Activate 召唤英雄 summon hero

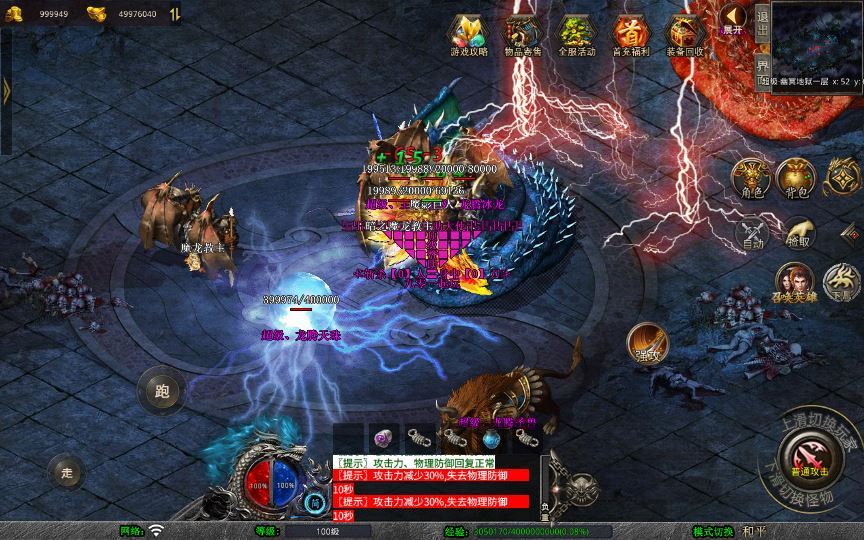(796, 281)
